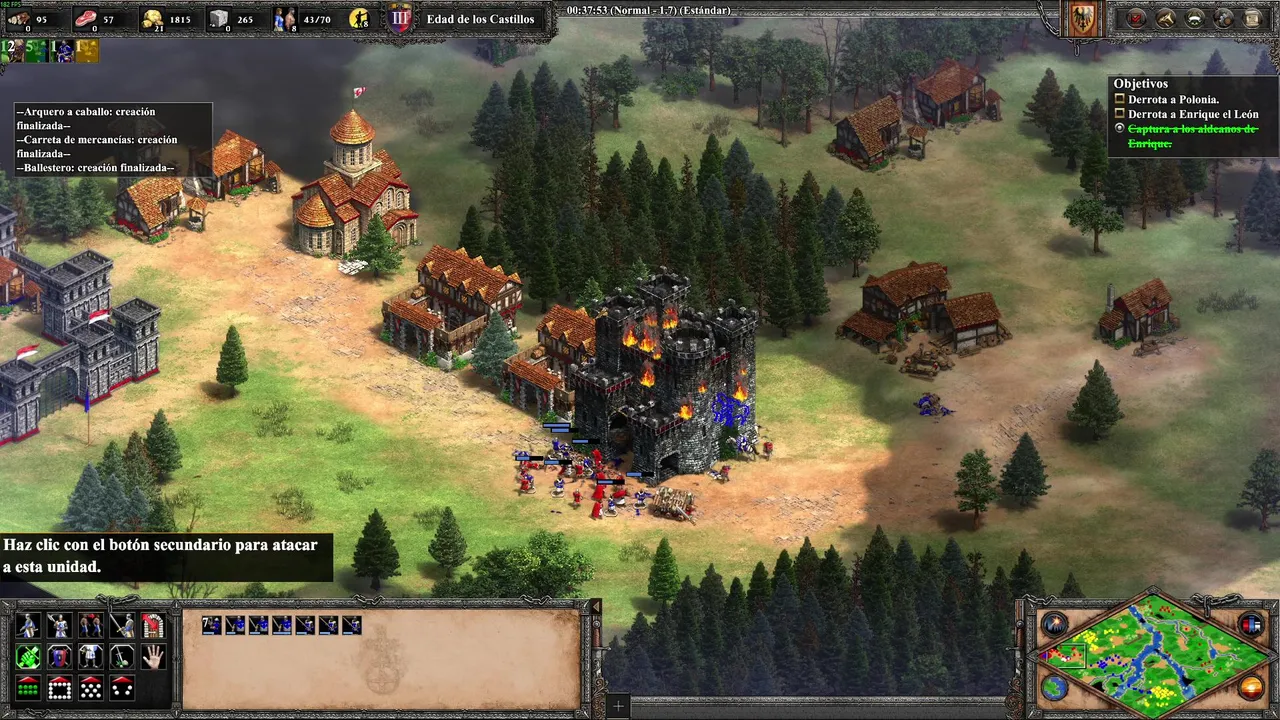
Task: Toggle the minimap red-blue ribbon color mode
Action: pyautogui.click(x=1251, y=625)
